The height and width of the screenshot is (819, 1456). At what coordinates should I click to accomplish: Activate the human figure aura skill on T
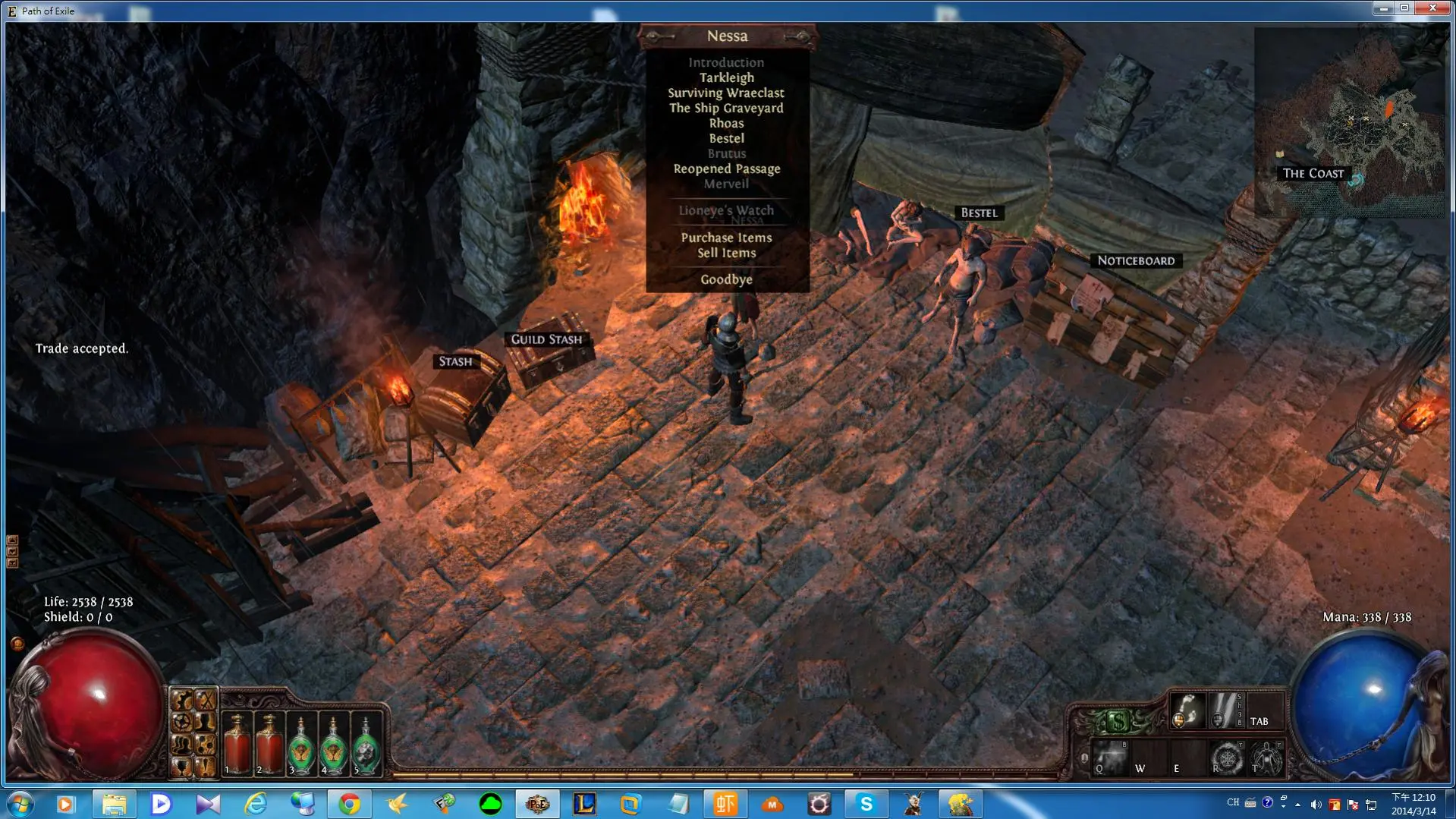(x=1266, y=758)
